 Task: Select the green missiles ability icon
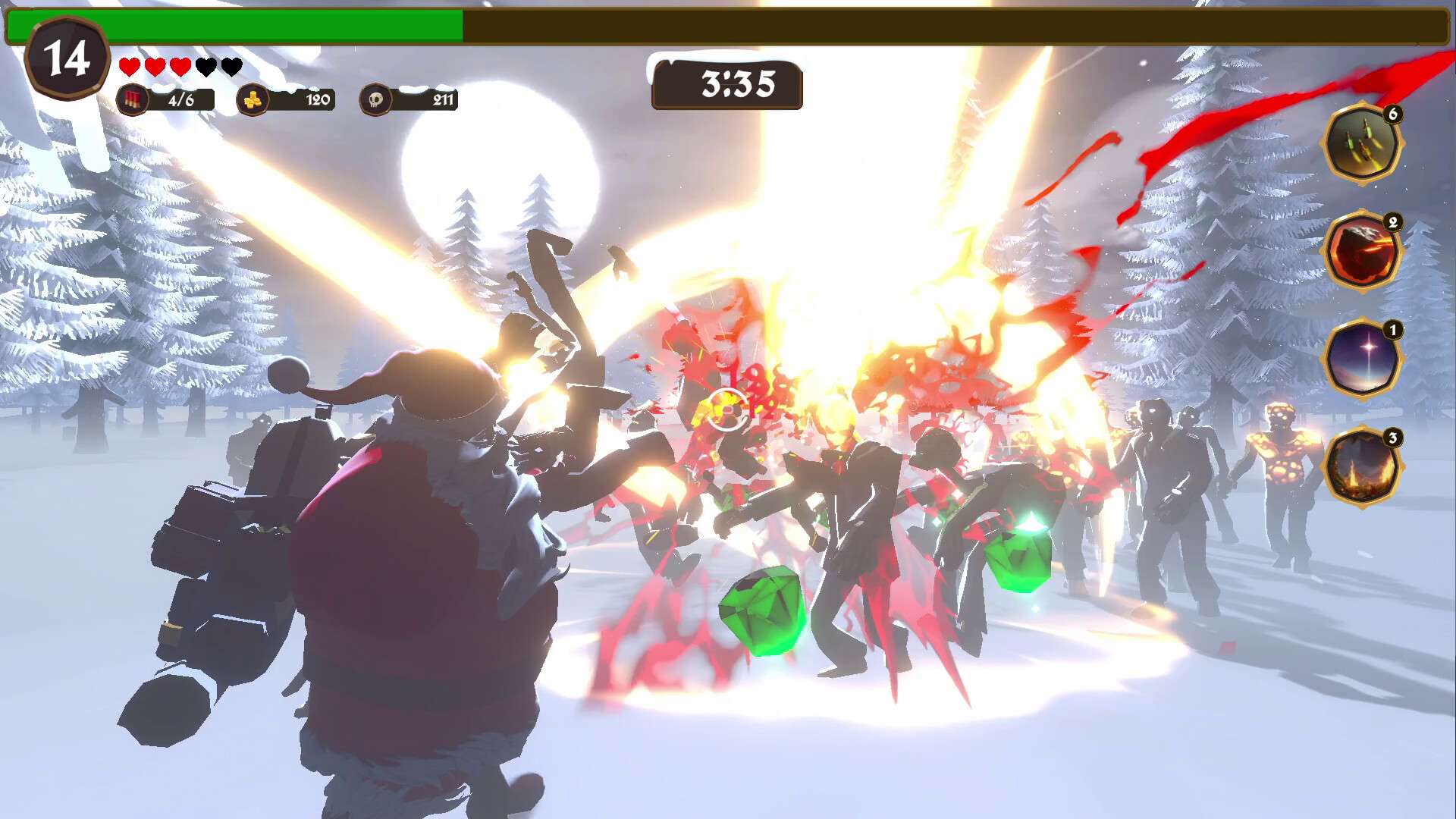pyautogui.click(x=1361, y=143)
